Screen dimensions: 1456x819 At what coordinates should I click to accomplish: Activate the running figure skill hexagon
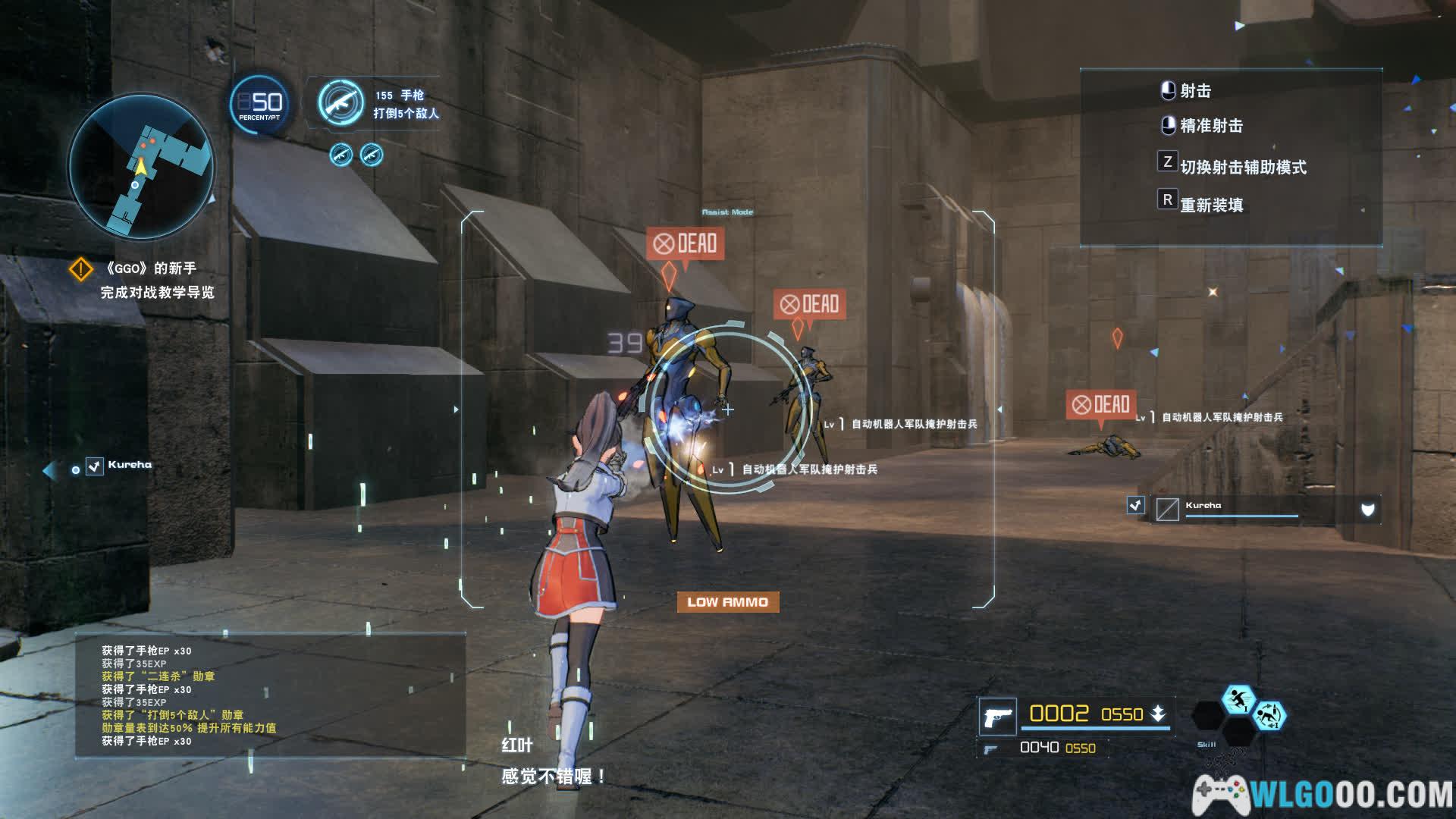point(1238,700)
